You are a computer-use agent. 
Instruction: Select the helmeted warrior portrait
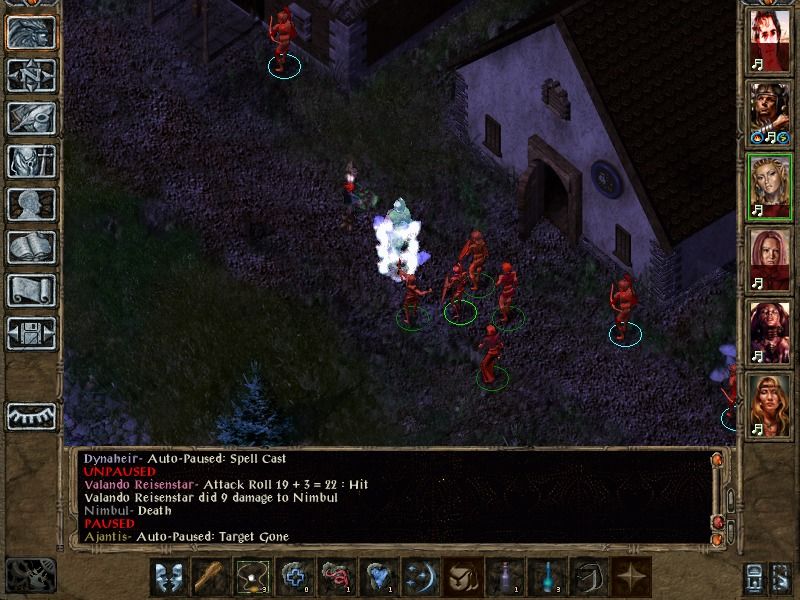tap(769, 113)
